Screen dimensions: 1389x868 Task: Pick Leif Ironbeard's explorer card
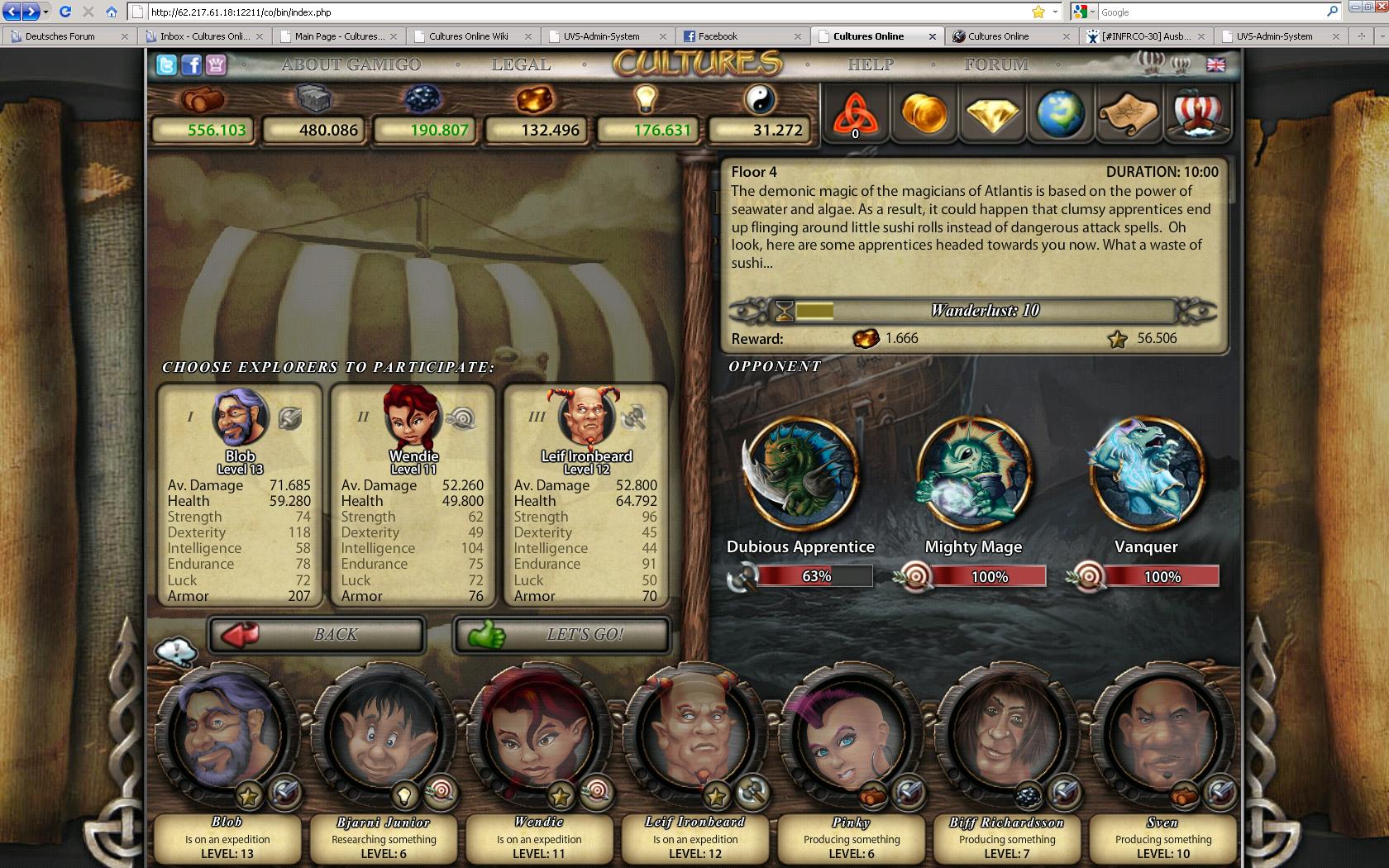(585, 494)
